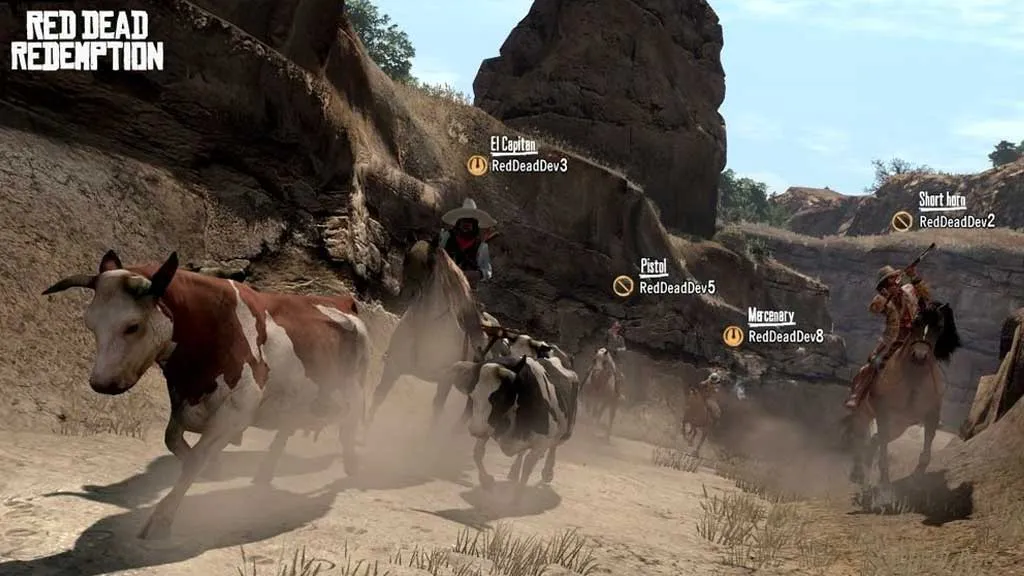Select the RedDeadDev3 player name tag

pos(528,165)
